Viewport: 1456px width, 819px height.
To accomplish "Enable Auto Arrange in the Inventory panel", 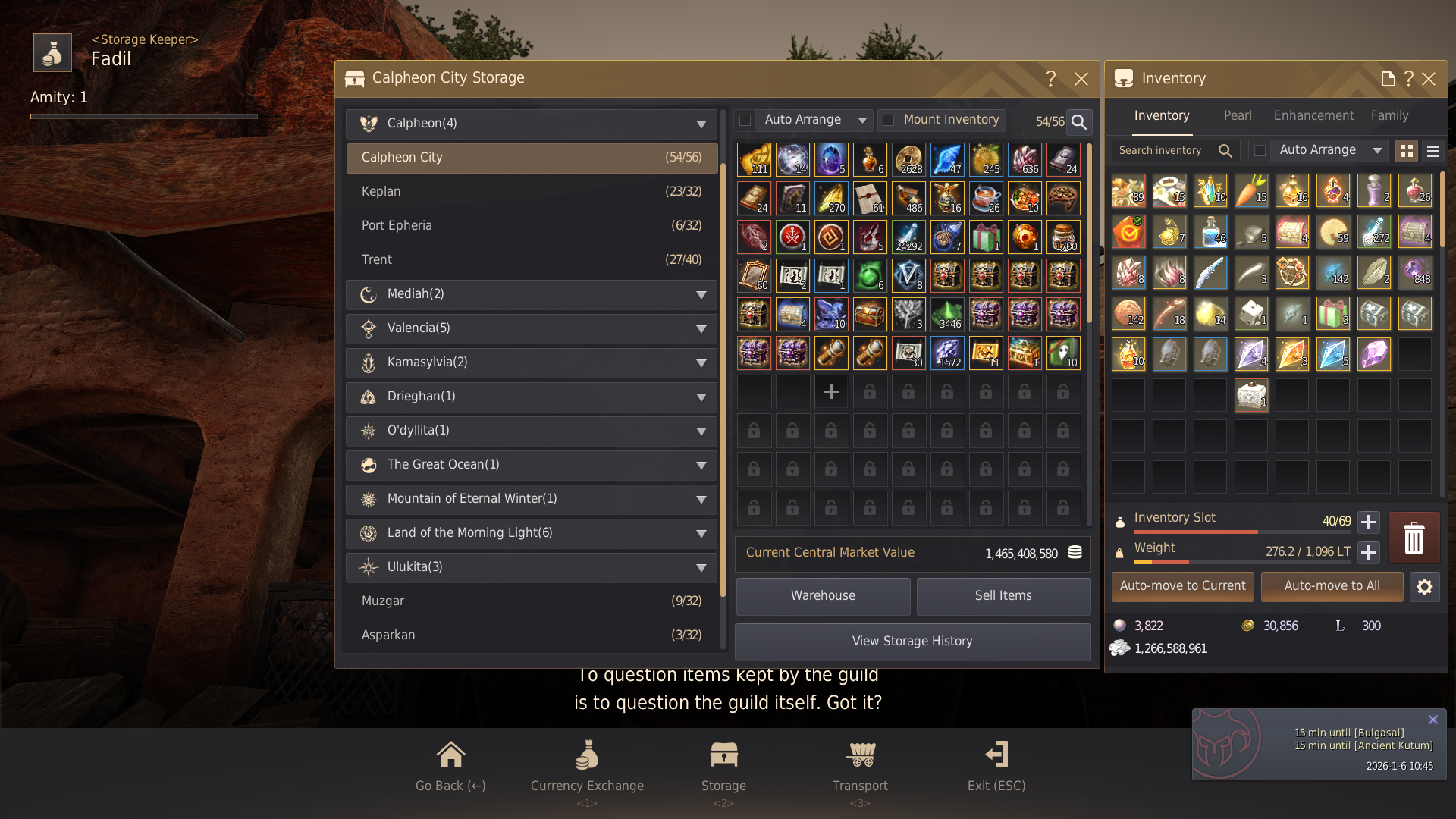I will [x=1261, y=150].
